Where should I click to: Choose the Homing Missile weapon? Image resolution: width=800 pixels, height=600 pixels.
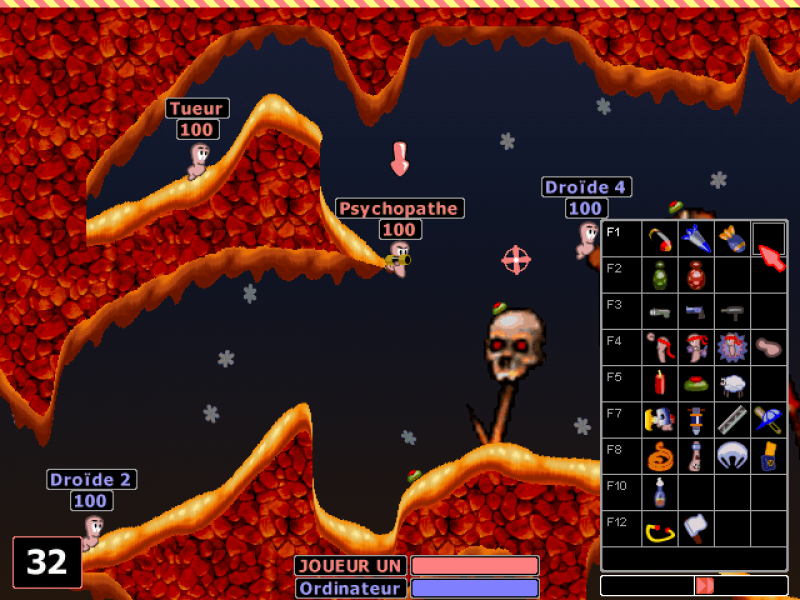(695, 239)
